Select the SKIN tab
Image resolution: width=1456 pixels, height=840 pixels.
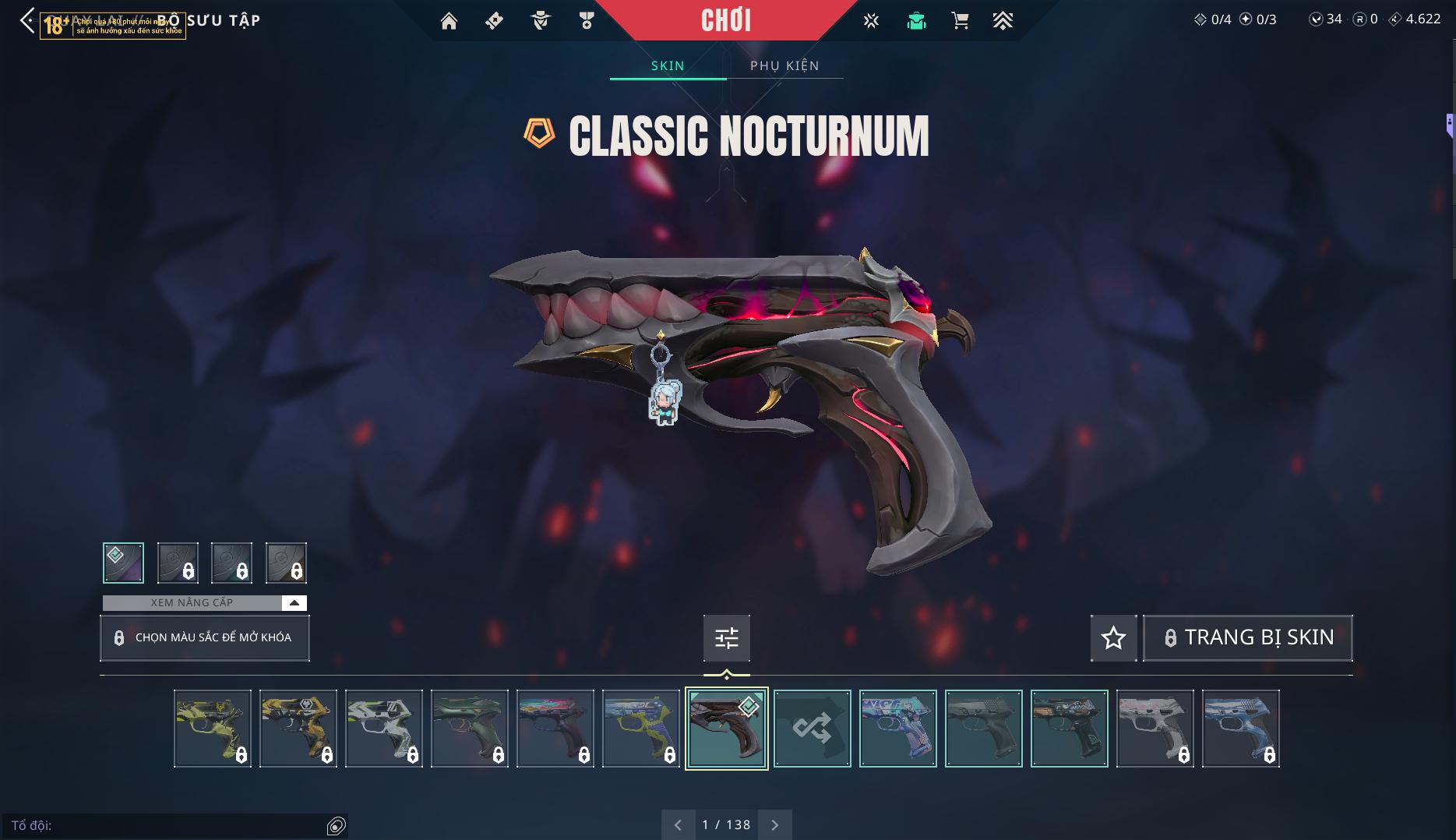(x=668, y=65)
